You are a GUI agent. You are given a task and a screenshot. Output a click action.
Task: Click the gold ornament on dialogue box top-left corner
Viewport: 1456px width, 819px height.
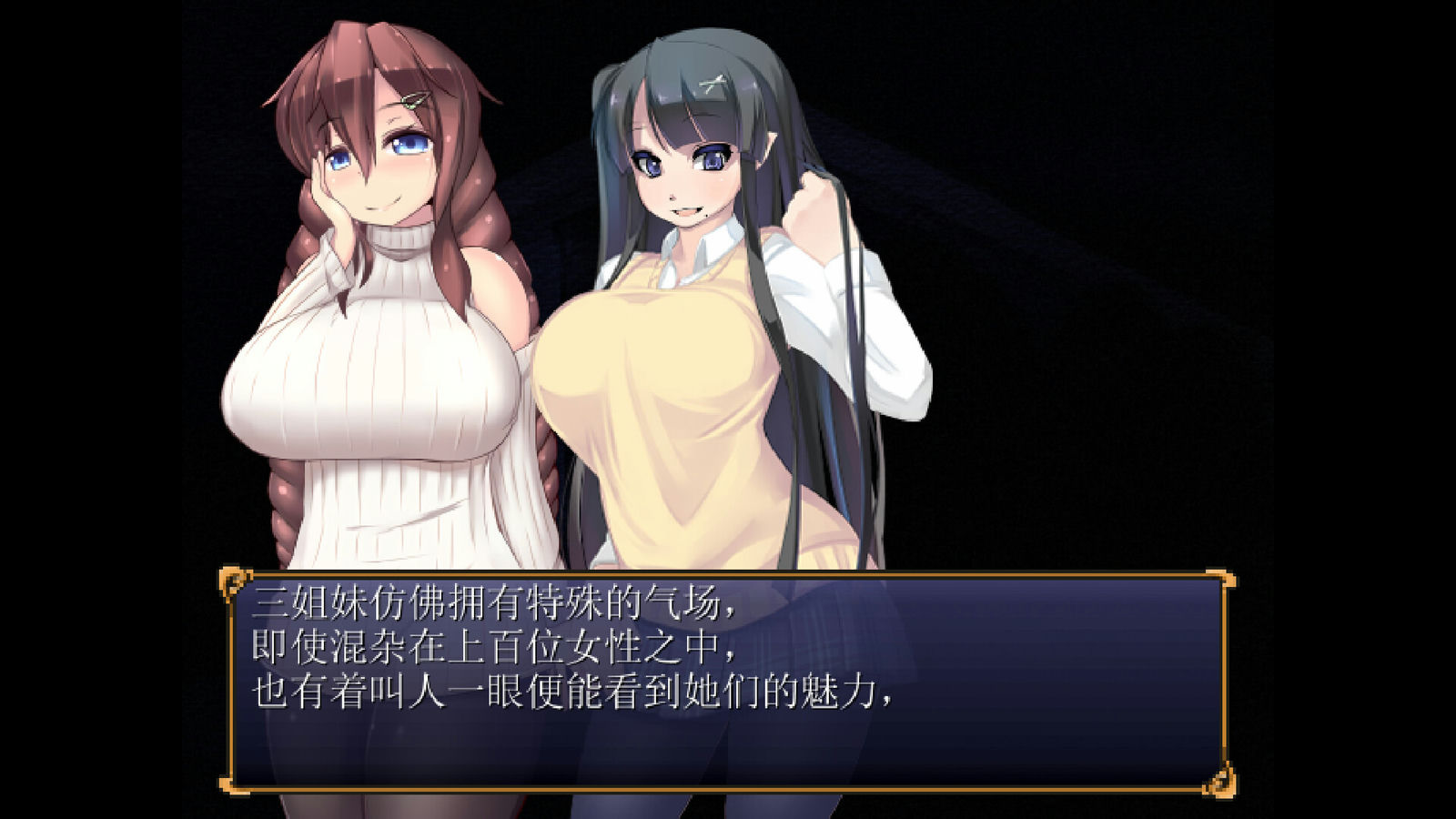point(235,581)
